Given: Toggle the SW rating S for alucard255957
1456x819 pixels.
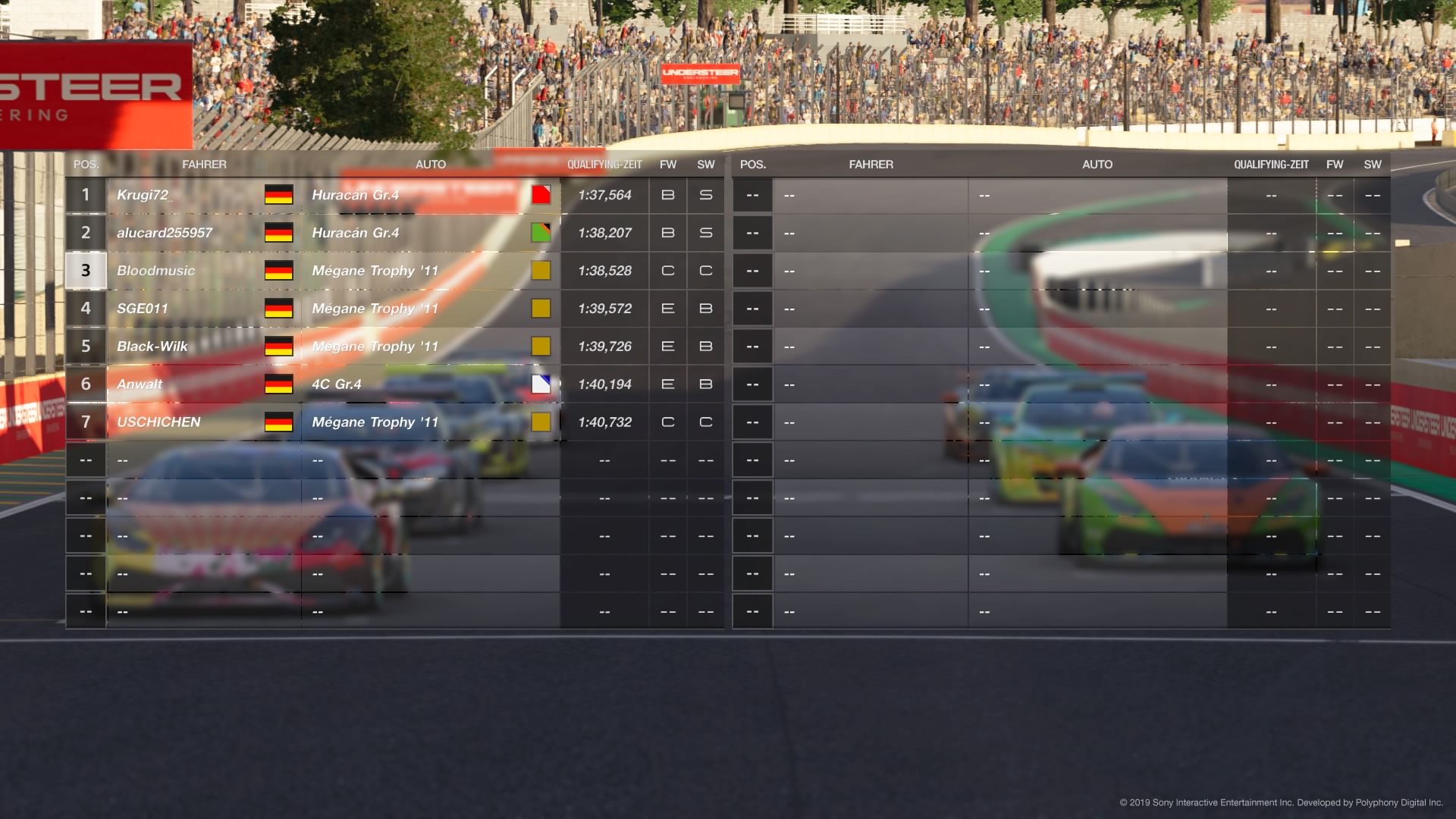Looking at the screenshot, I should coord(705,233).
